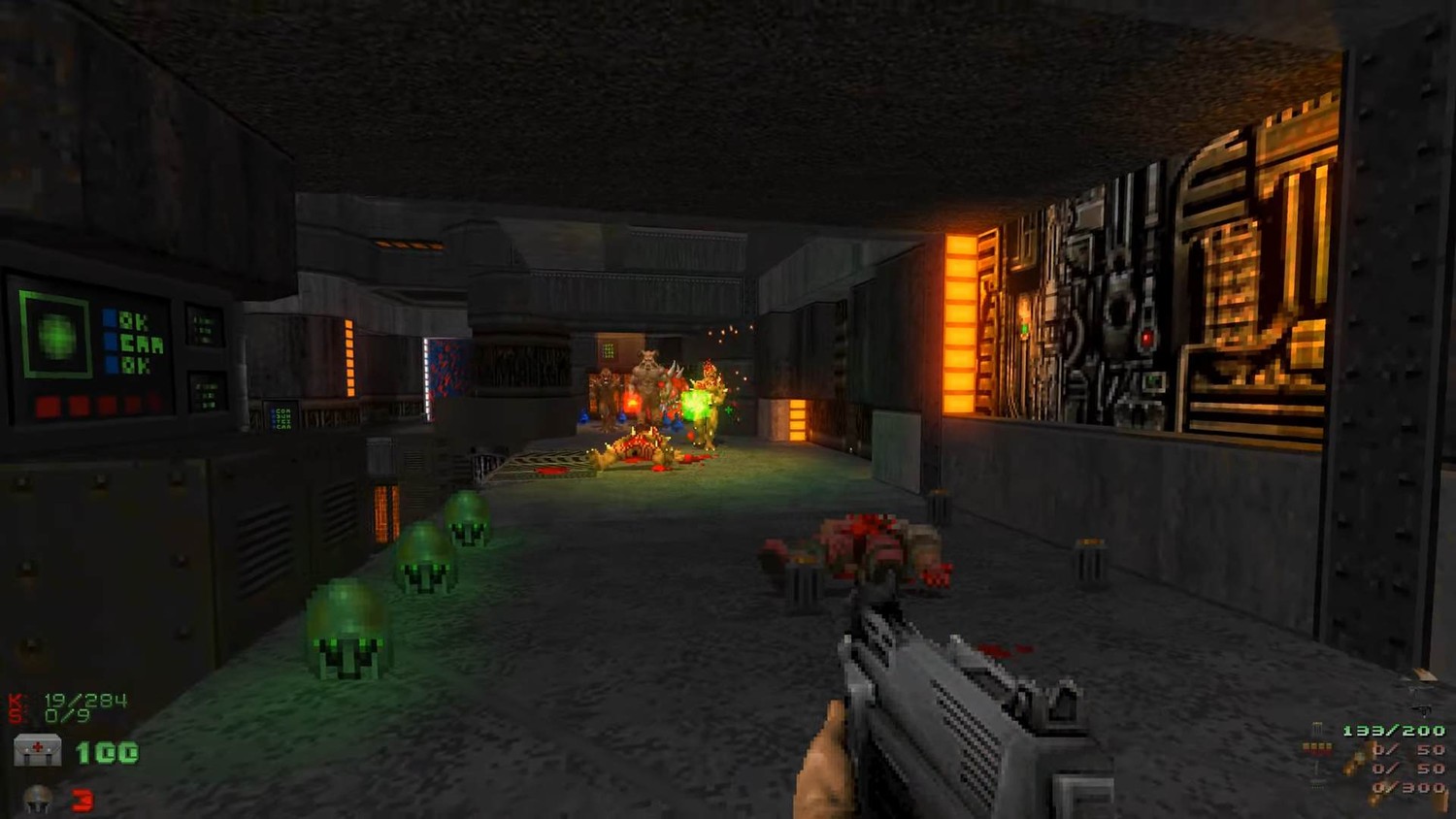Select the shotgun shells ammo icon
Viewport: 1456px width, 819px height.
[x=1316, y=748]
